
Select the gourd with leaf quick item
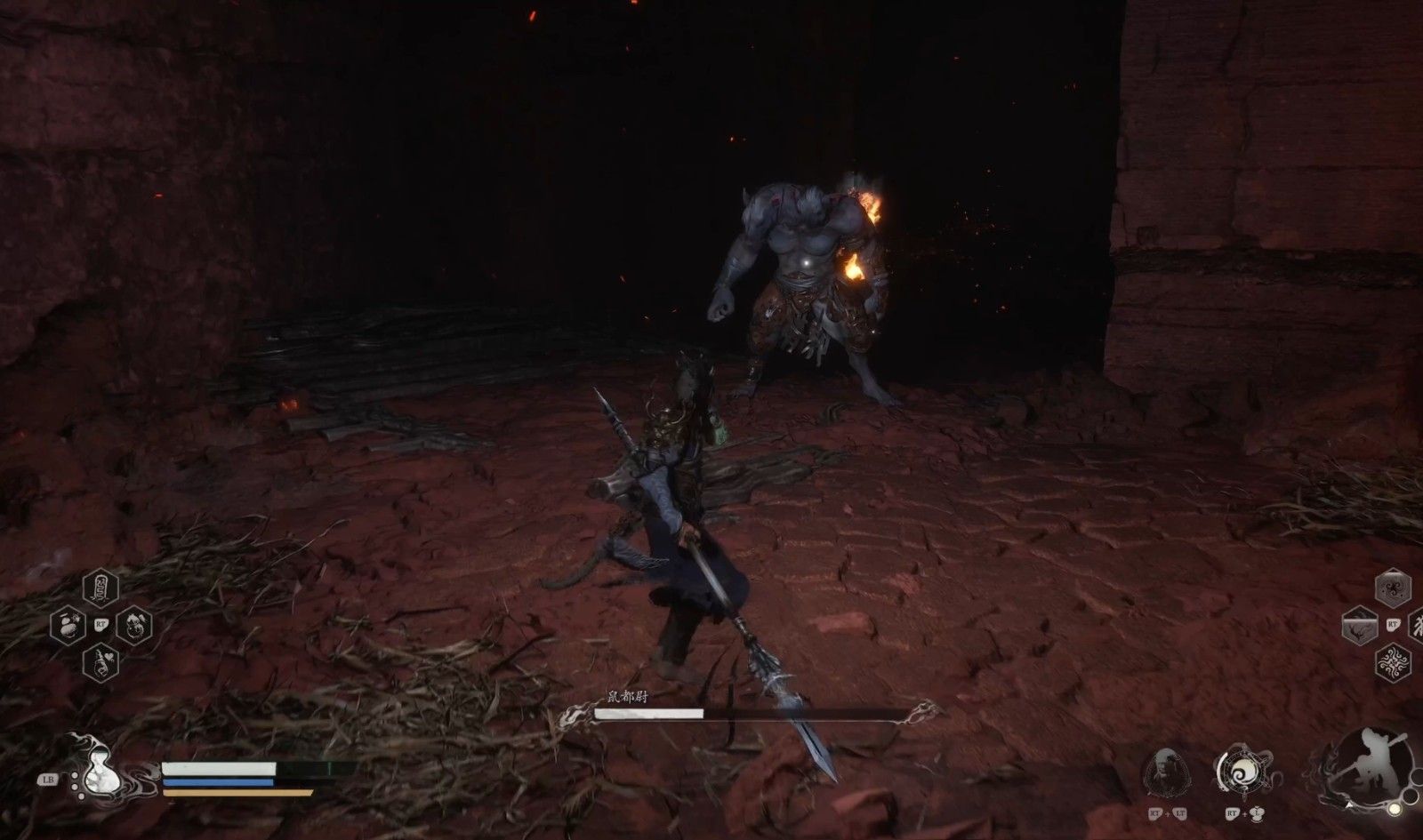(133, 625)
